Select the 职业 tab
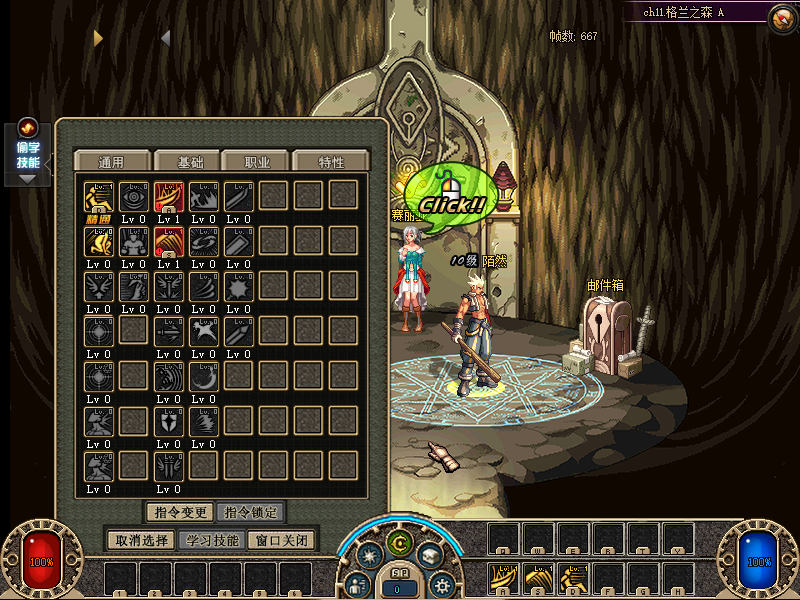 (254, 162)
